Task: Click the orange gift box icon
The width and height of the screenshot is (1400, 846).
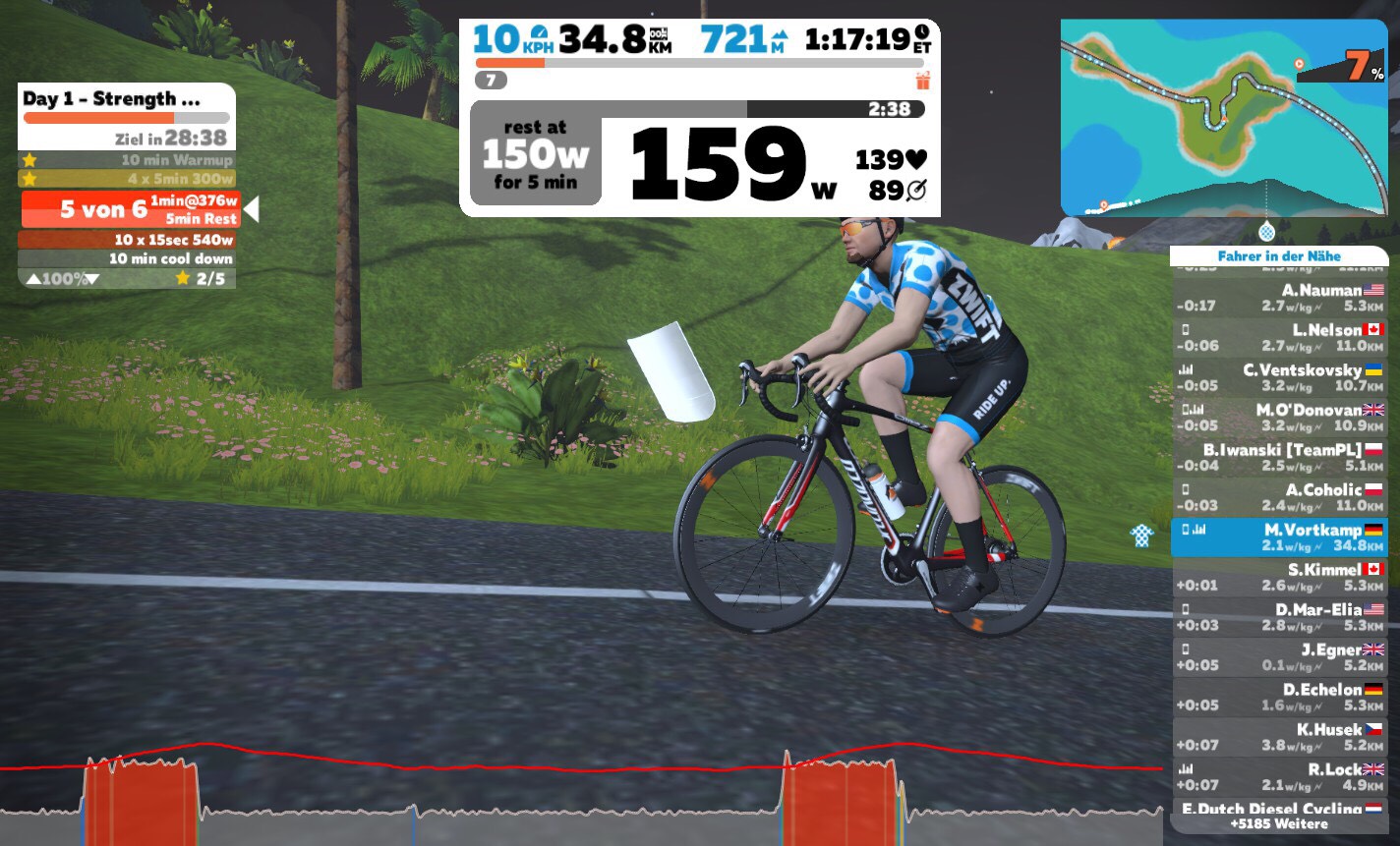Action: tap(922, 81)
